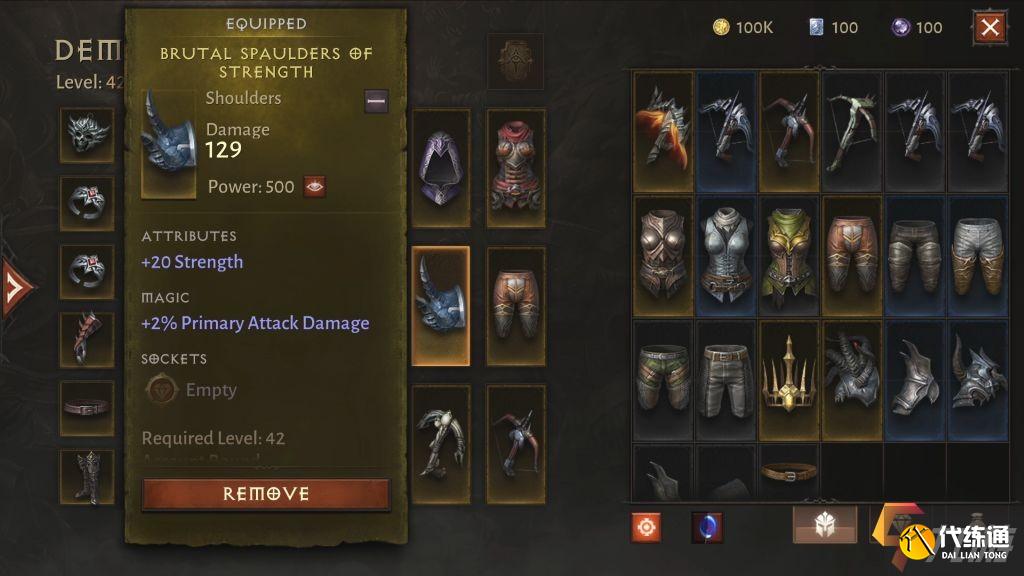Open the helmet icon gear button
Screen dimensions: 1024x576
(824, 524)
